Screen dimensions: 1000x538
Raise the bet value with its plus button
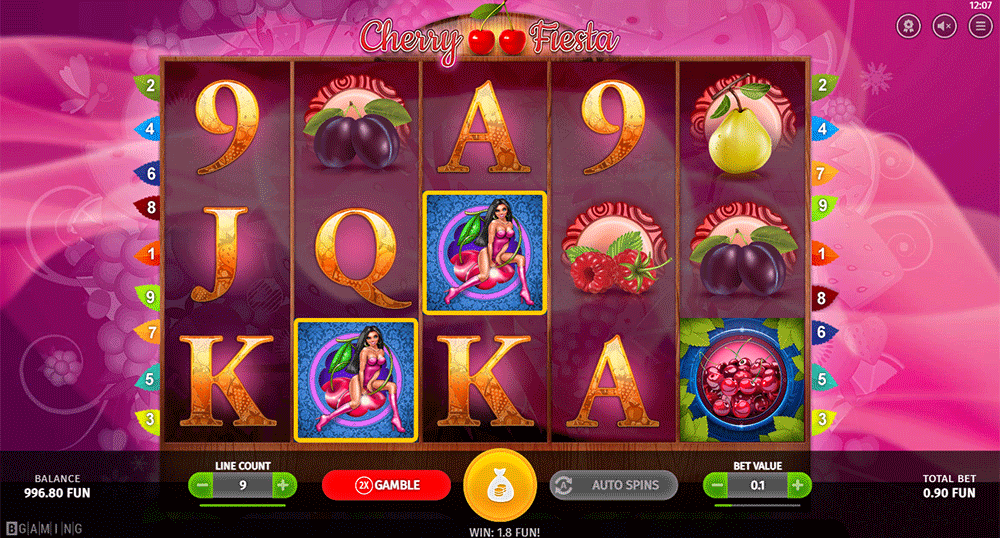[797, 486]
